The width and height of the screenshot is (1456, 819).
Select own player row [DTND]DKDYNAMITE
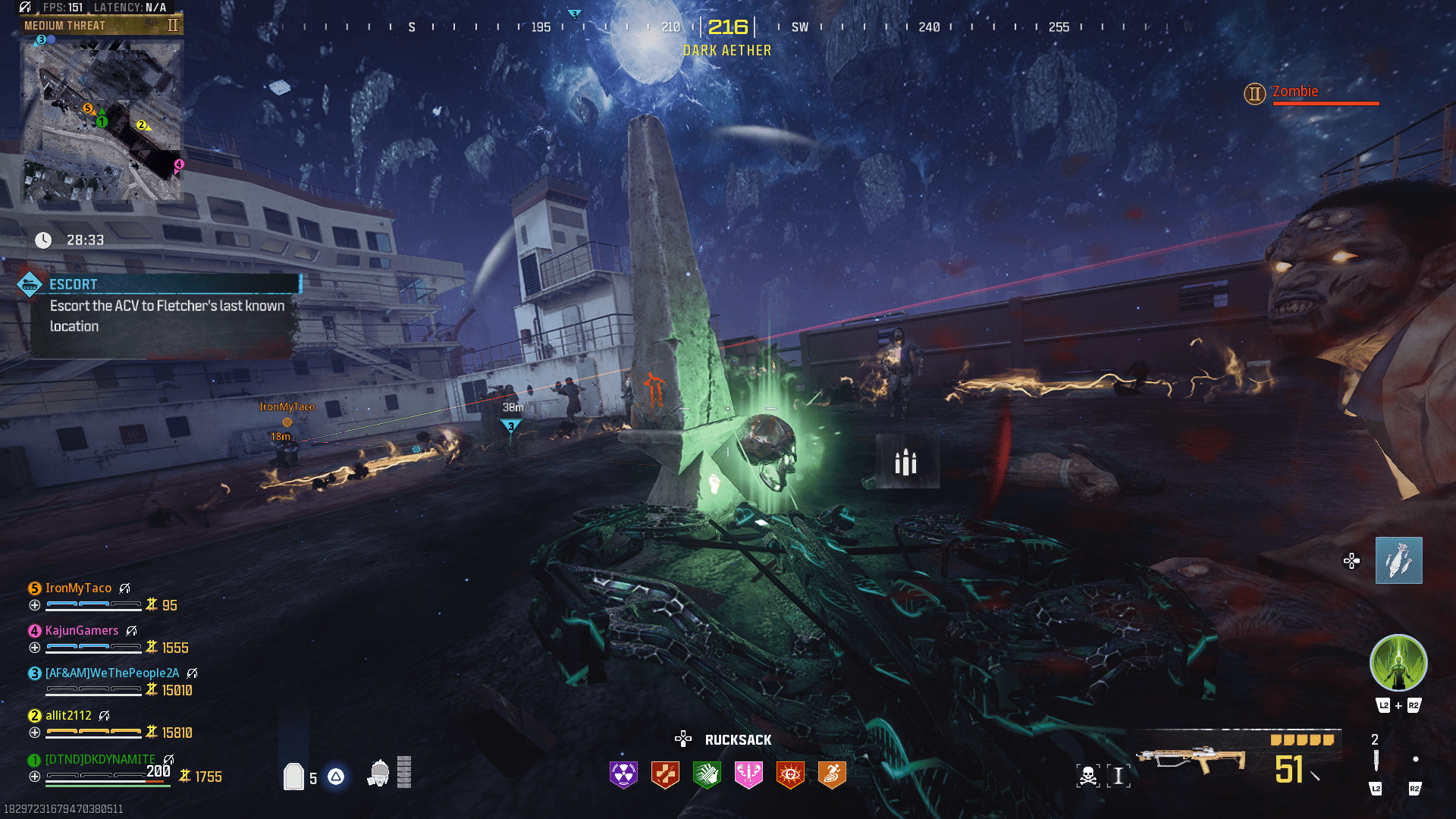(99, 760)
